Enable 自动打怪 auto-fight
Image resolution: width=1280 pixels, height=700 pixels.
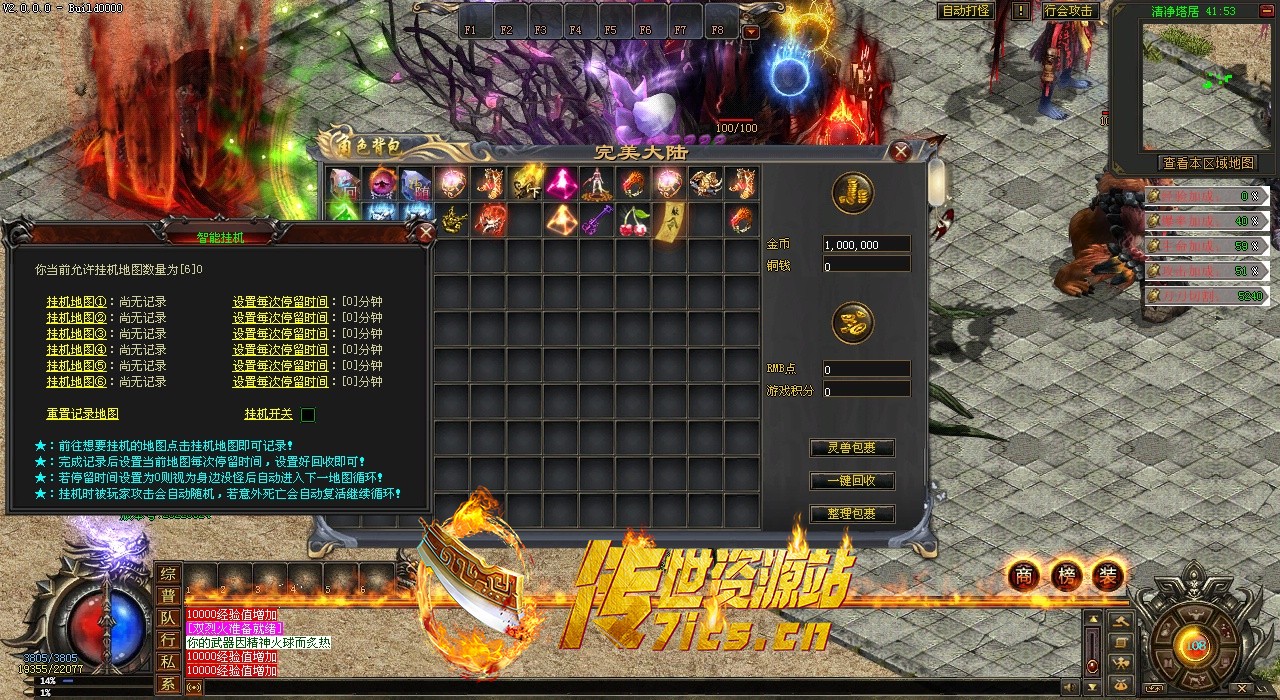point(966,11)
